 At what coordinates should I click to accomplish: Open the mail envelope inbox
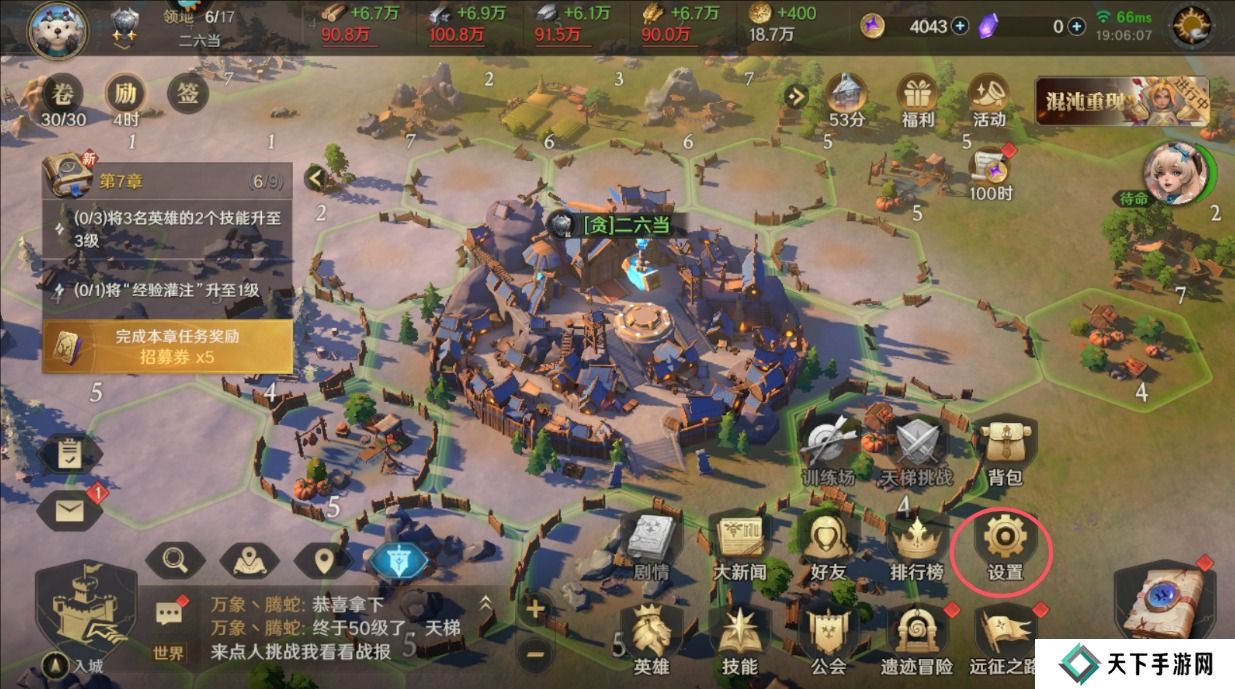(x=69, y=512)
